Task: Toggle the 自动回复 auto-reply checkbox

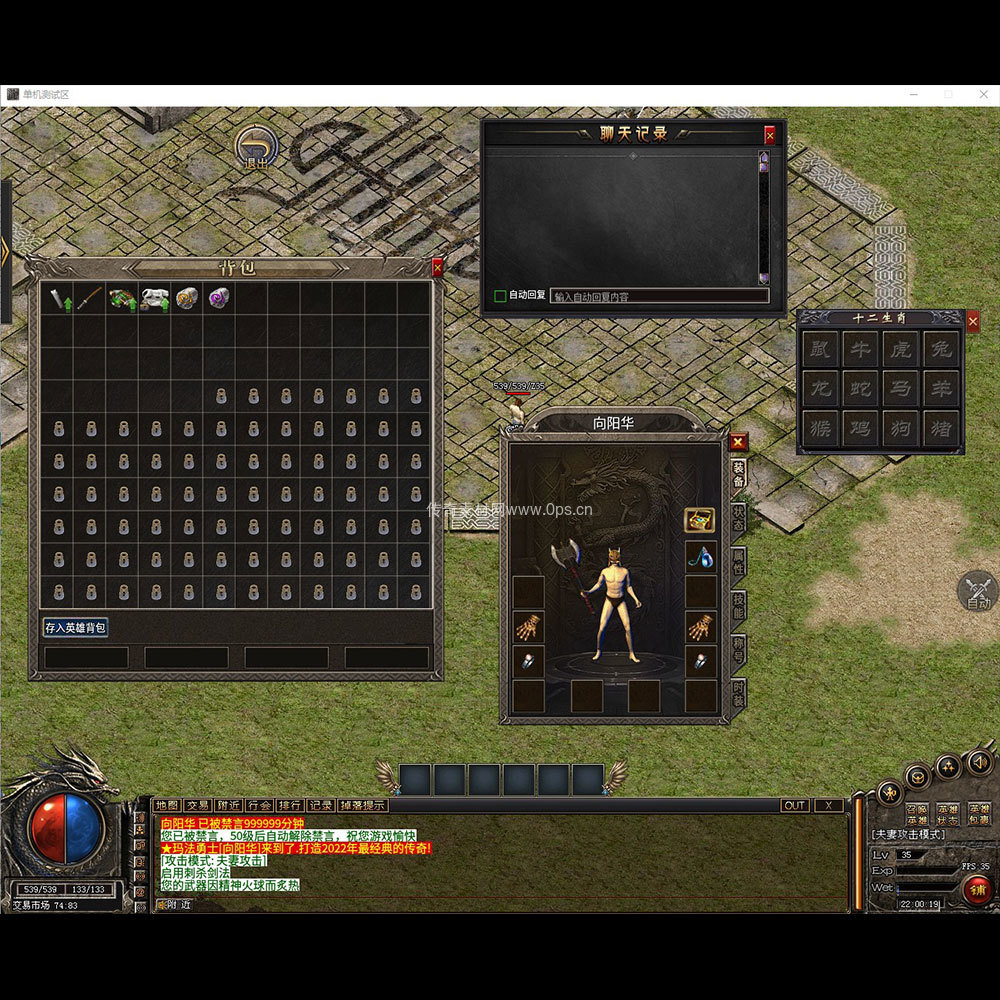Action: coord(500,296)
